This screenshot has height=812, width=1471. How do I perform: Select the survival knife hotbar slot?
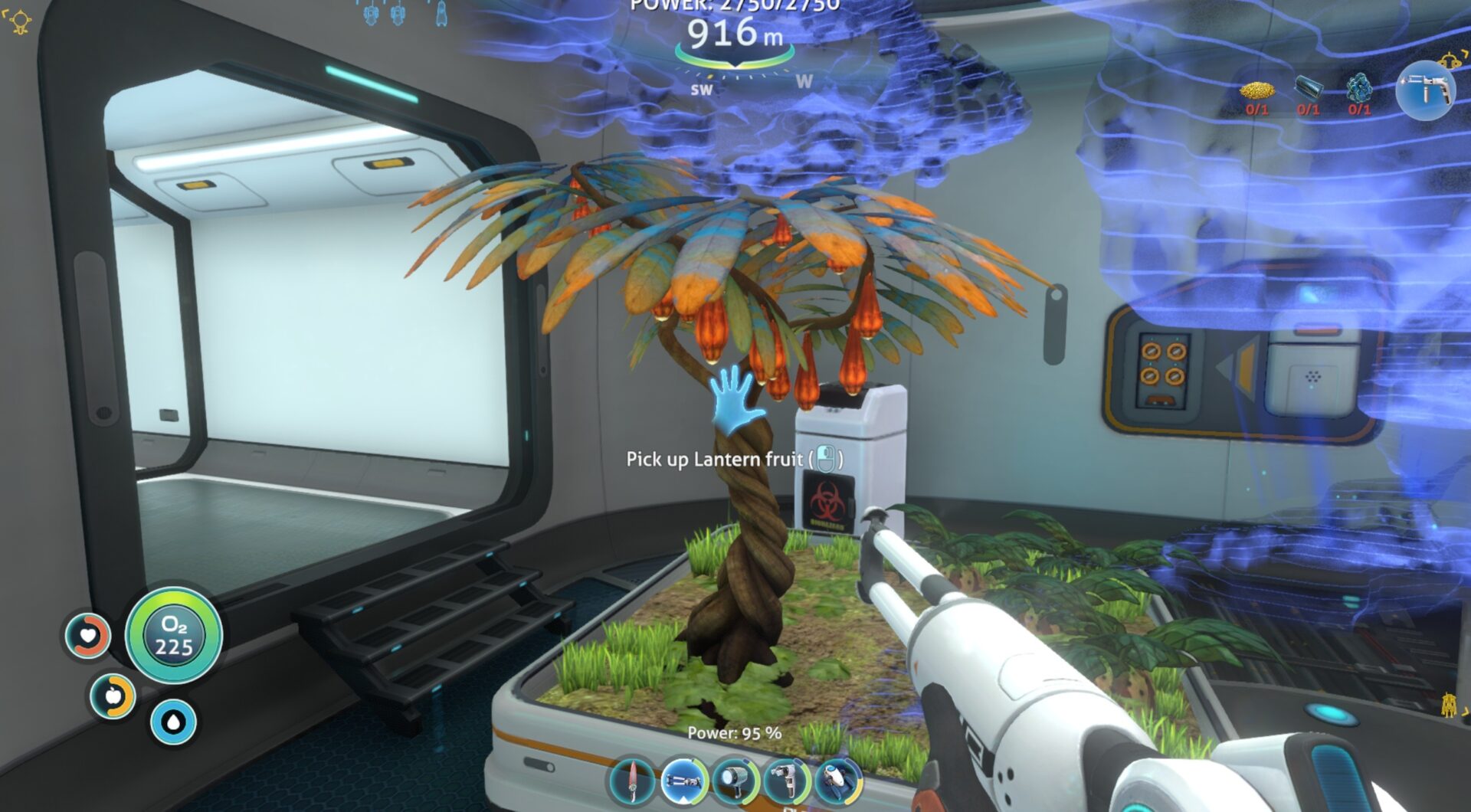coord(633,781)
